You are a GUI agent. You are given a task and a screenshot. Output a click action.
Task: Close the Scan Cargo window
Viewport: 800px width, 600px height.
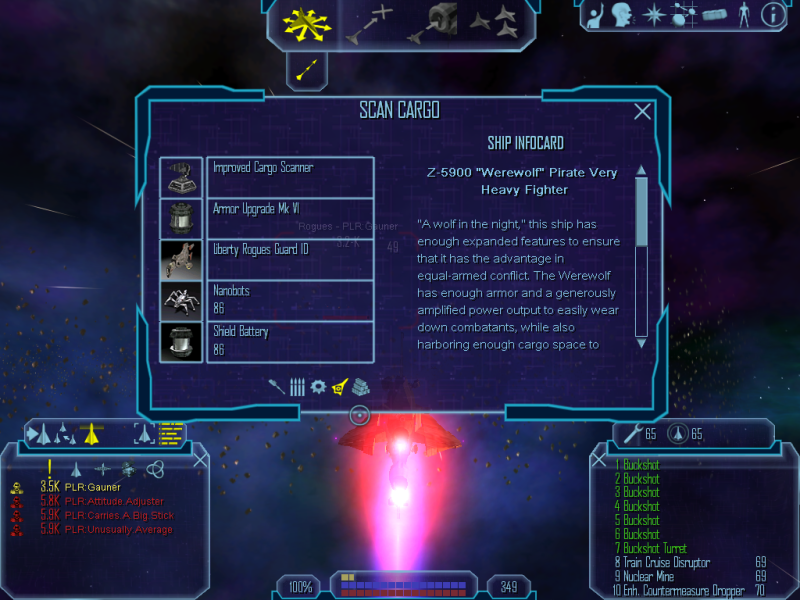[643, 112]
